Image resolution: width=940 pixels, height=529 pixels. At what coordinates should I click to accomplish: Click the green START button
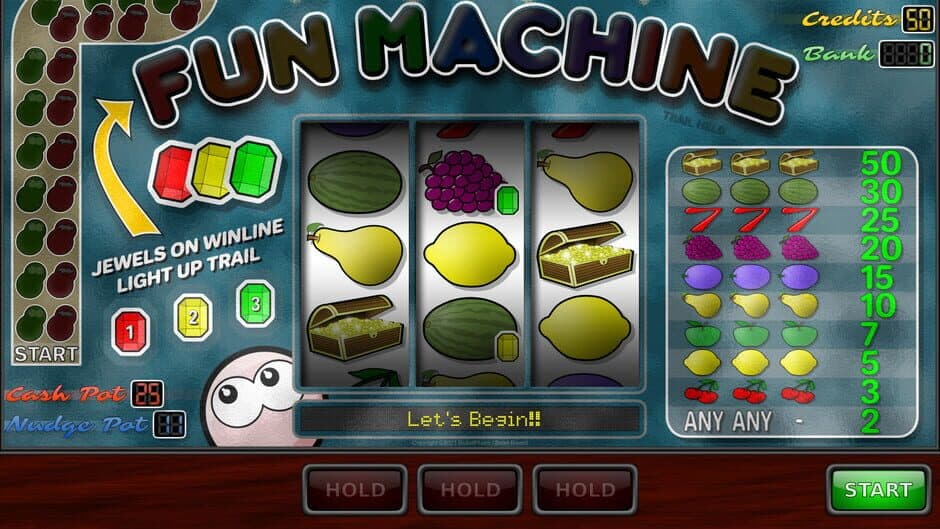[878, 490]
